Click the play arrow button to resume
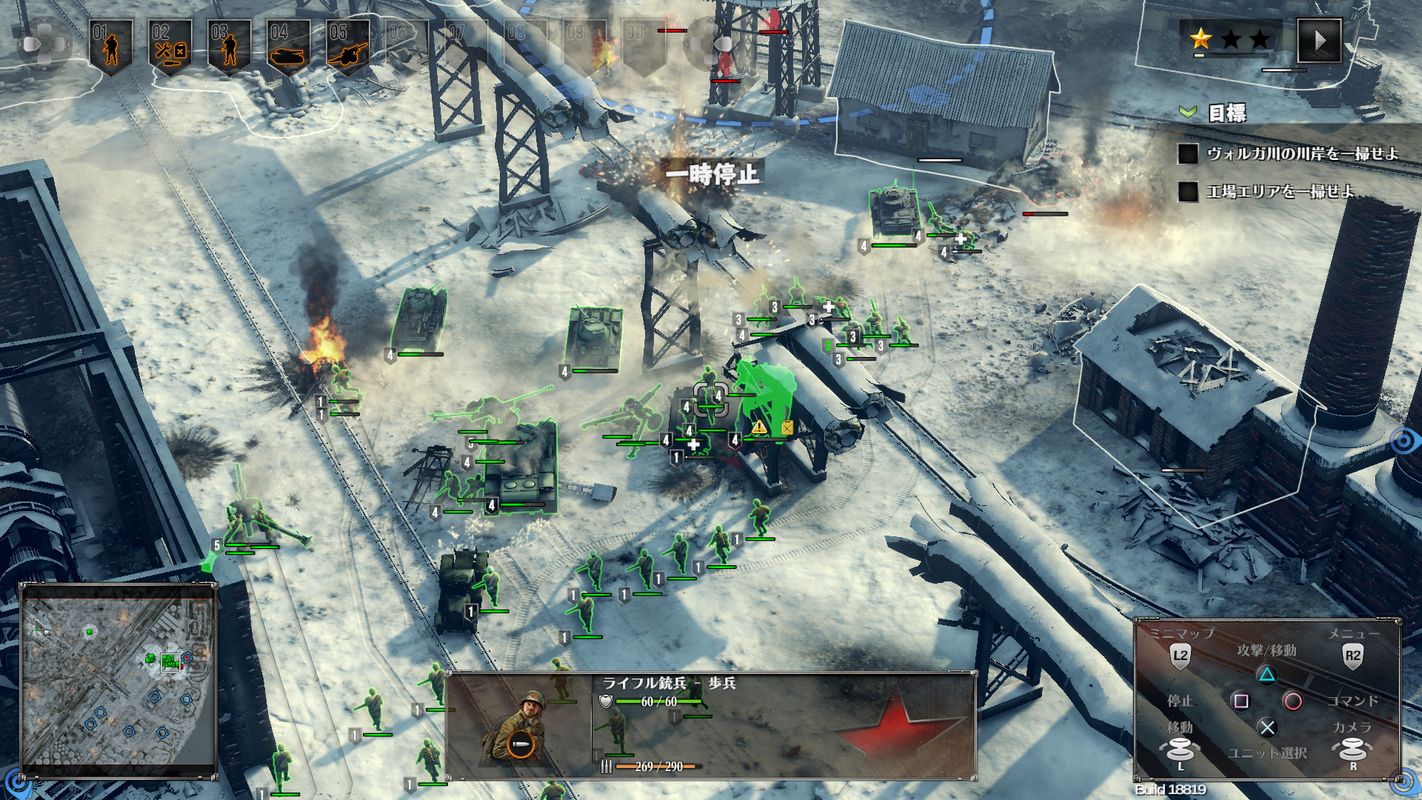Viewport: 1422px width, 800px height. click(1318, 40)
